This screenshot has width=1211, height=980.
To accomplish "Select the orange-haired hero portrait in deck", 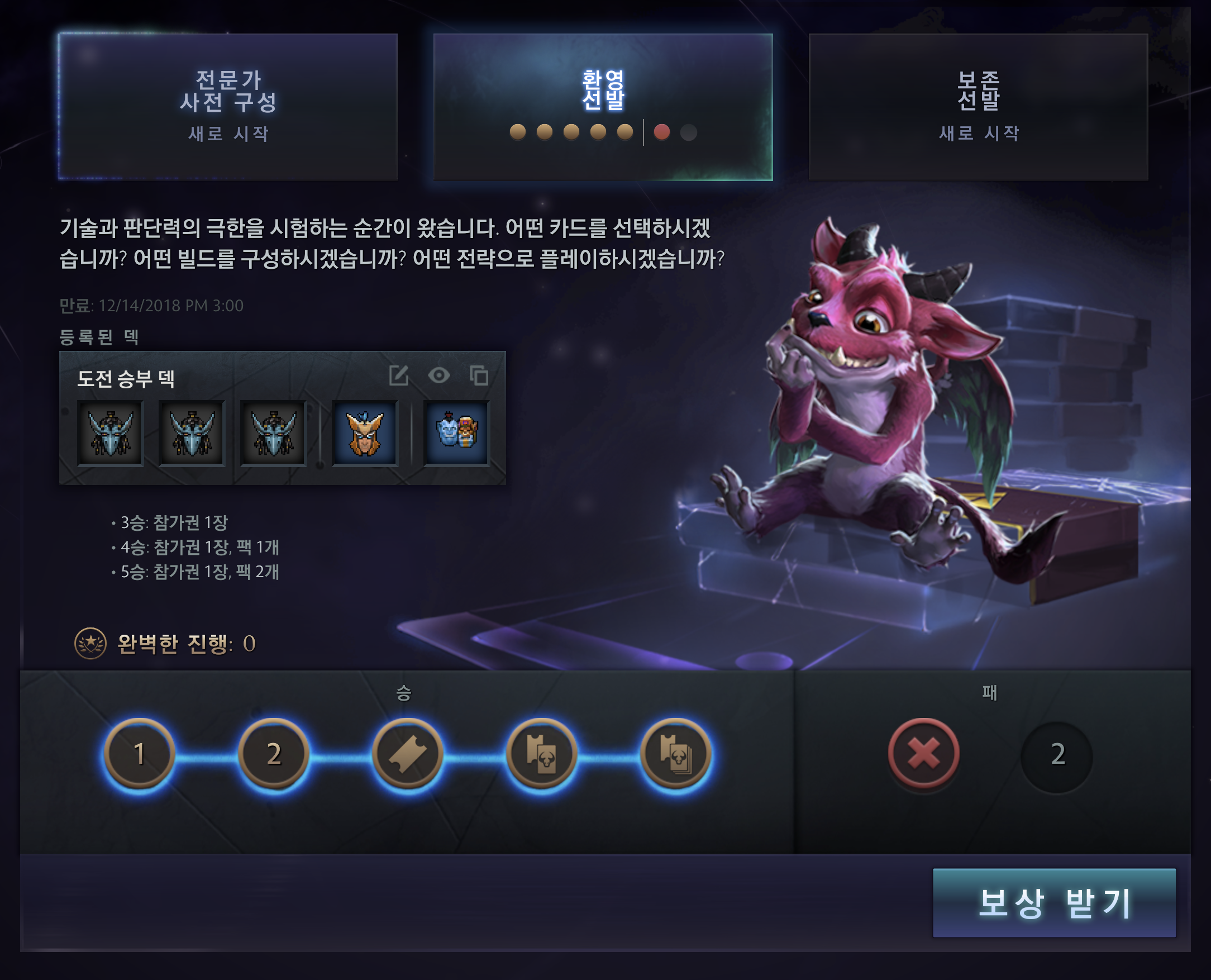I will click(x=365, y=433).
